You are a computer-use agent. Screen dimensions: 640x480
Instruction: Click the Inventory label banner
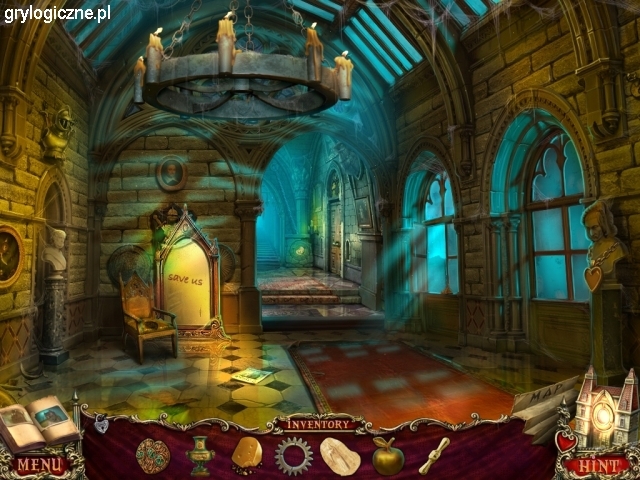coord(319,424)
